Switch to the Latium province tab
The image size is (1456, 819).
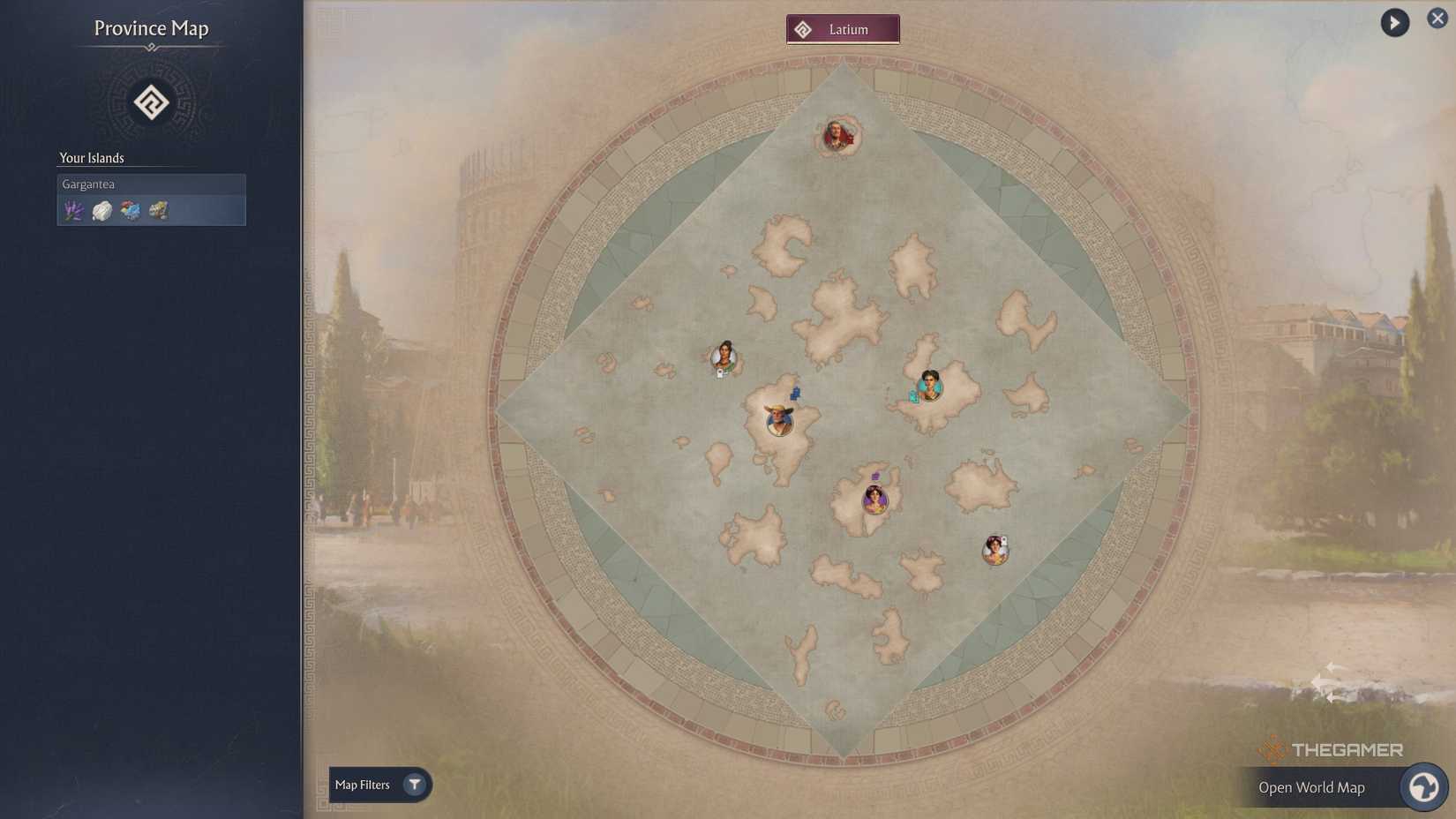[x=843, y=28]
